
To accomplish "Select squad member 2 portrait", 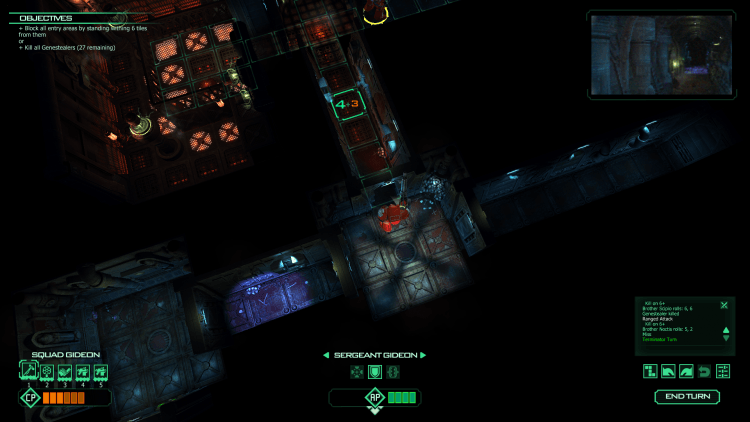I will coord(47,371).
